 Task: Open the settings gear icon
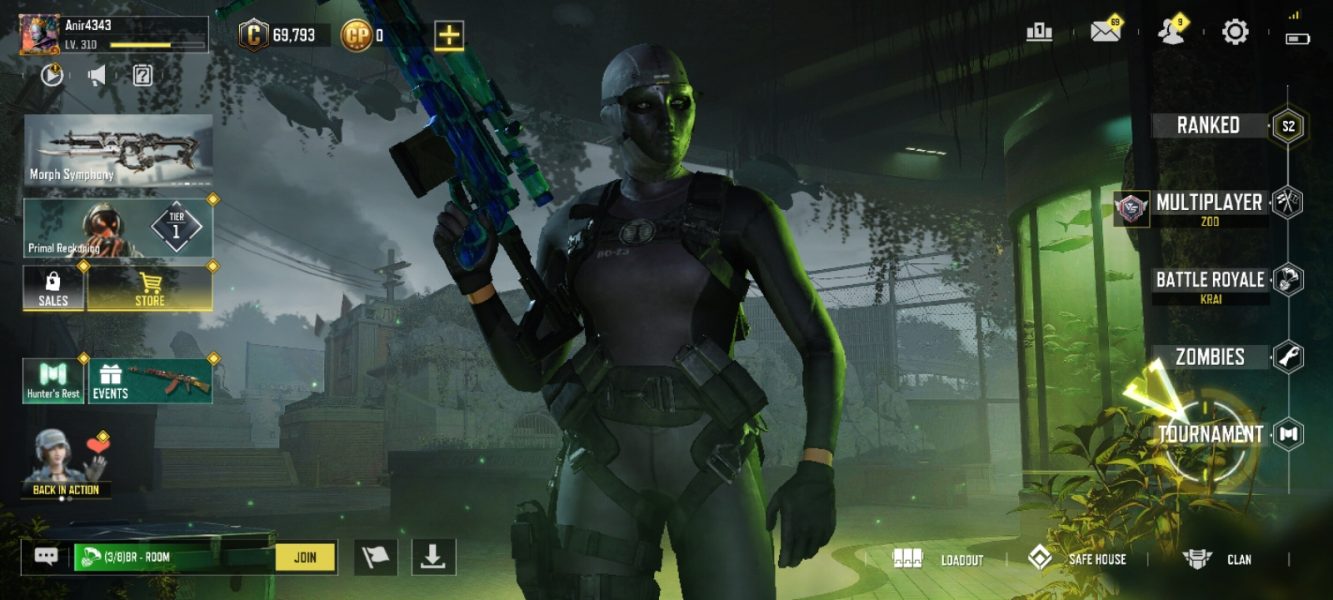point(1235,32)
